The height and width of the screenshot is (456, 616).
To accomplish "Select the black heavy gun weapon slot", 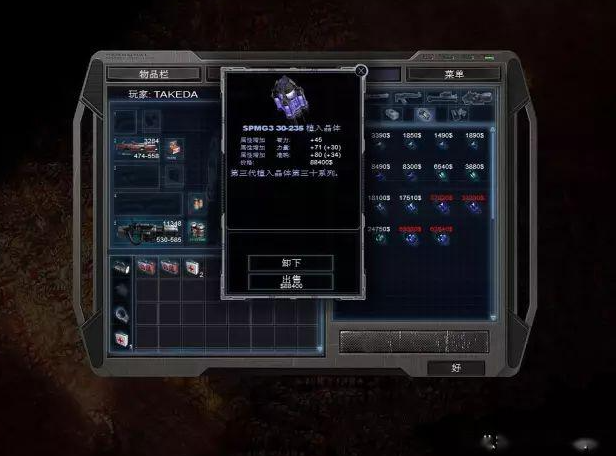I will [140, 232].
